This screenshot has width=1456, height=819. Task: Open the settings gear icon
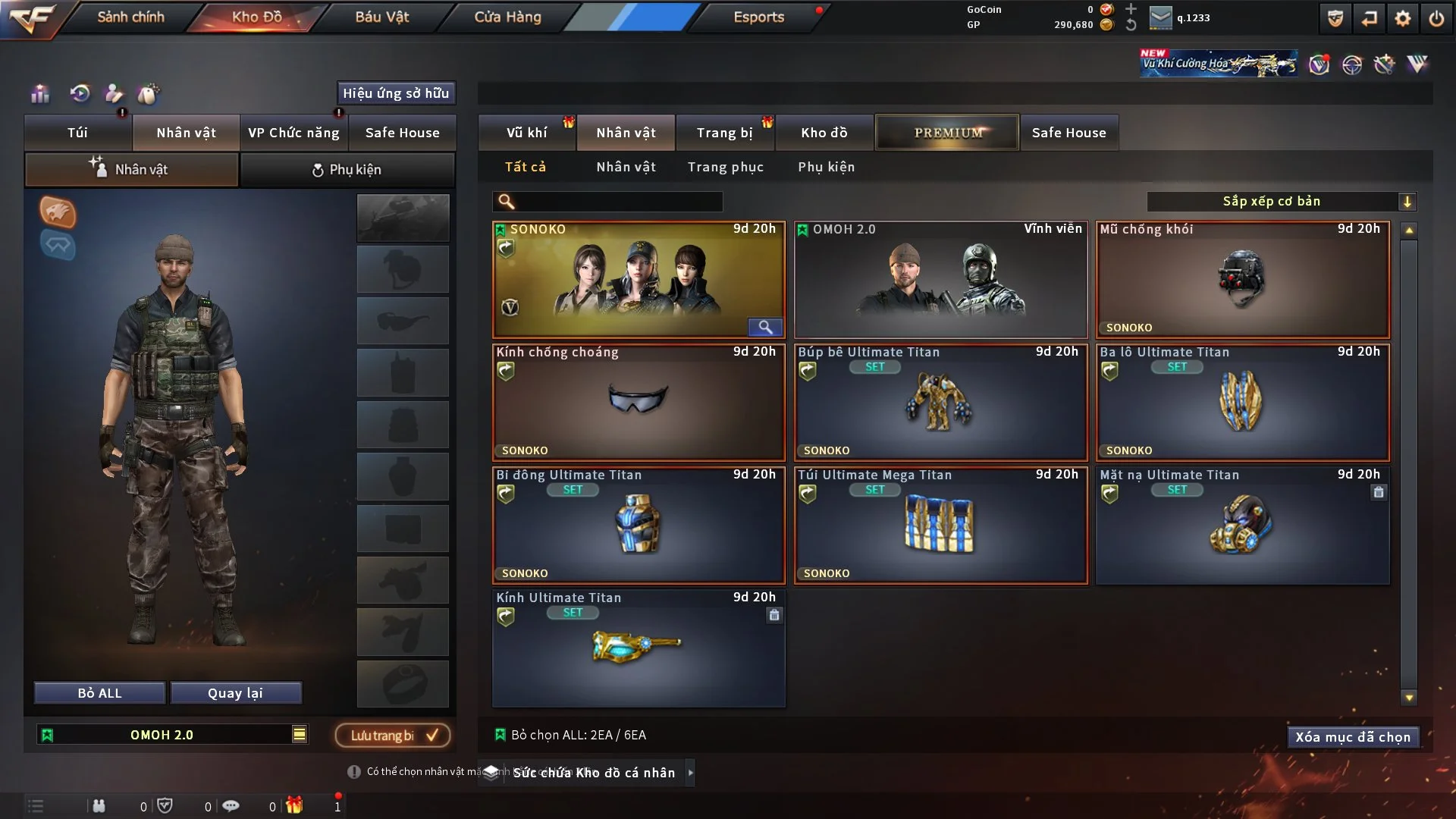pyautogui.click(x=1403, y=18)
